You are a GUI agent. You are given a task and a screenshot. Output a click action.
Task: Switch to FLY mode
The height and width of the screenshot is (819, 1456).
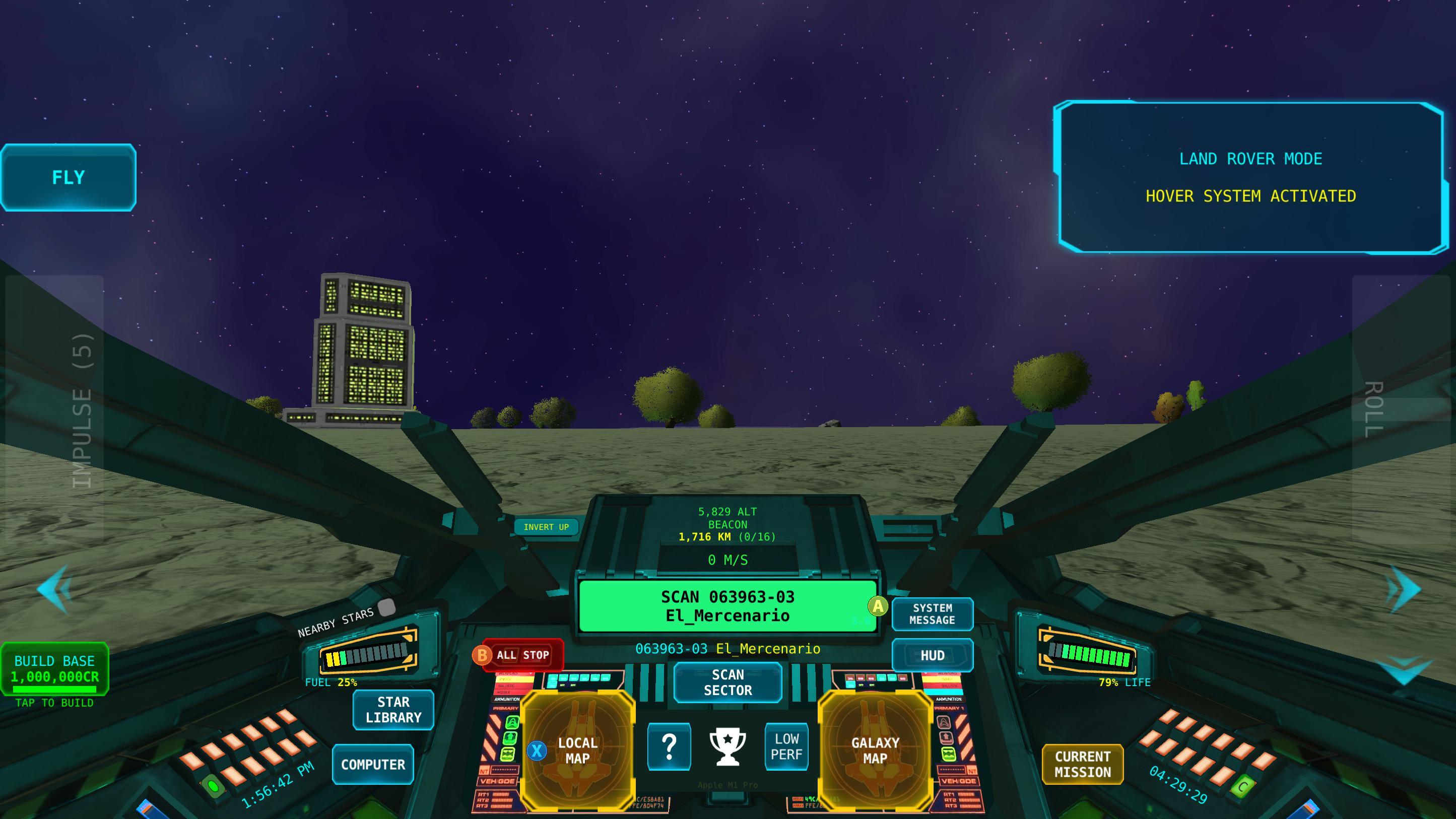click(x=68, y=177)
